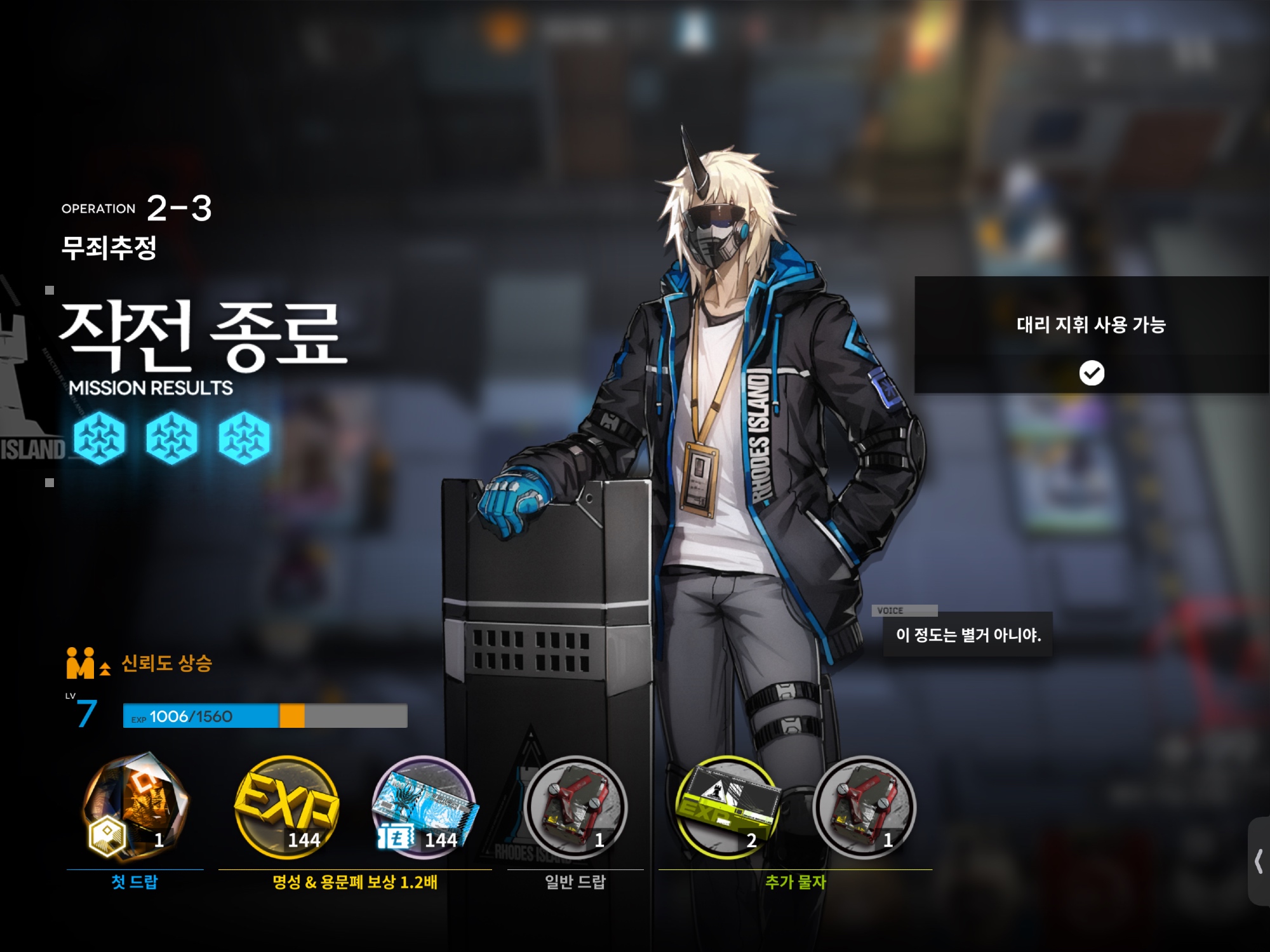View the red item under normal drops
The image size is (1270, 952).
tap(576, 807)
